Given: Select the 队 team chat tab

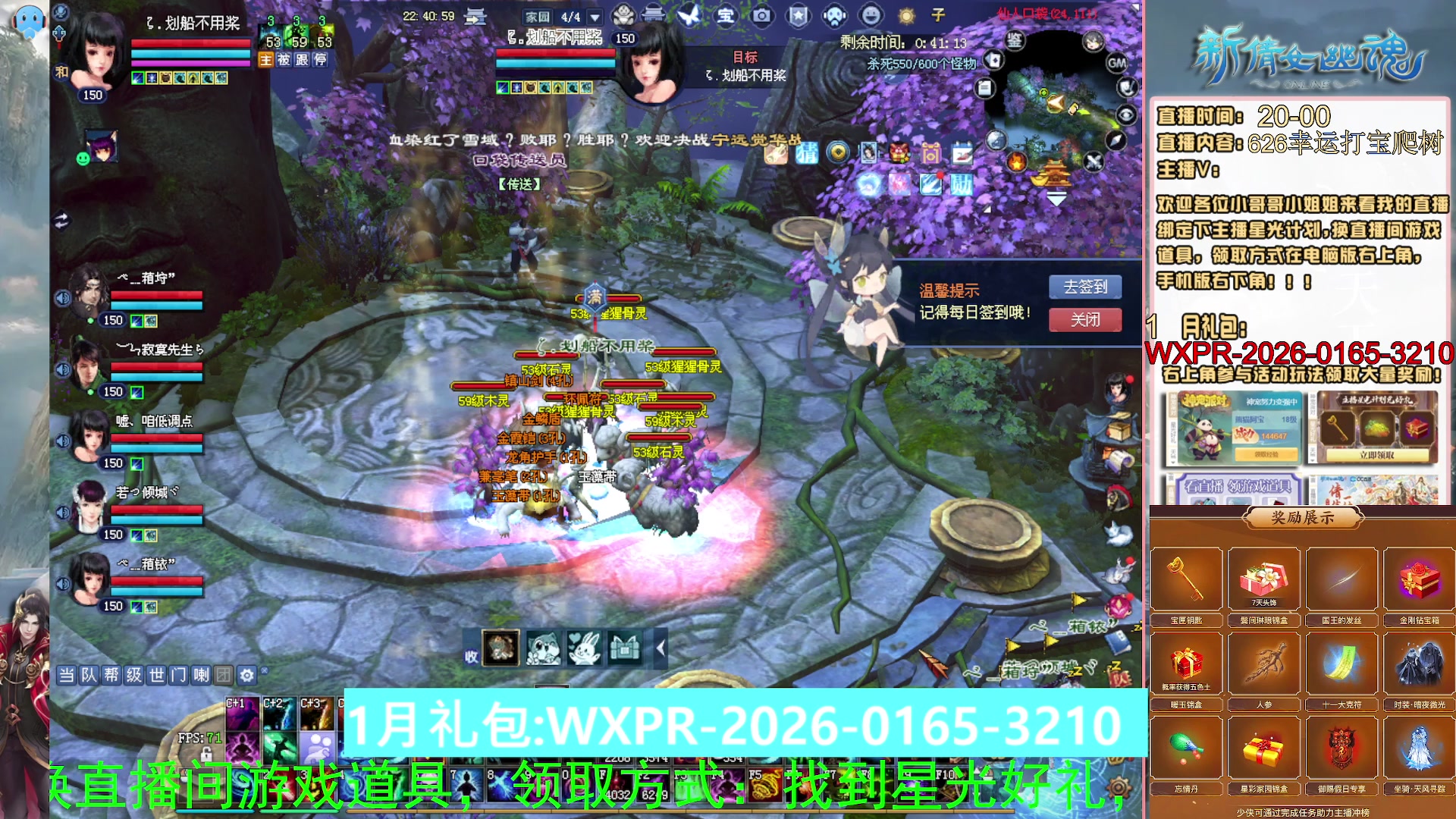Looking at the screenshot, I should coord(88,675).
